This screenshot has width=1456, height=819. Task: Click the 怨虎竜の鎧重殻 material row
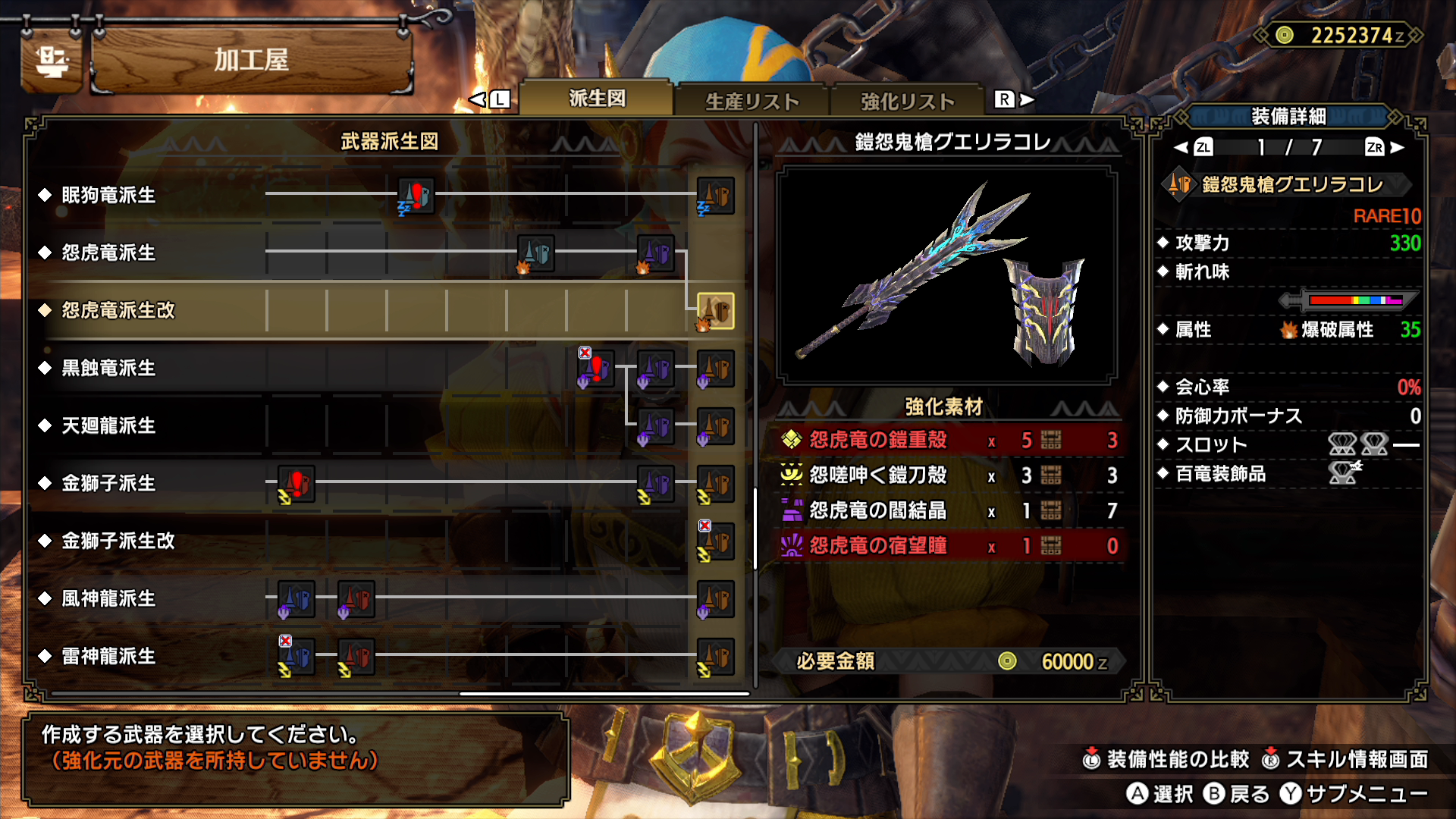point(948,440)
